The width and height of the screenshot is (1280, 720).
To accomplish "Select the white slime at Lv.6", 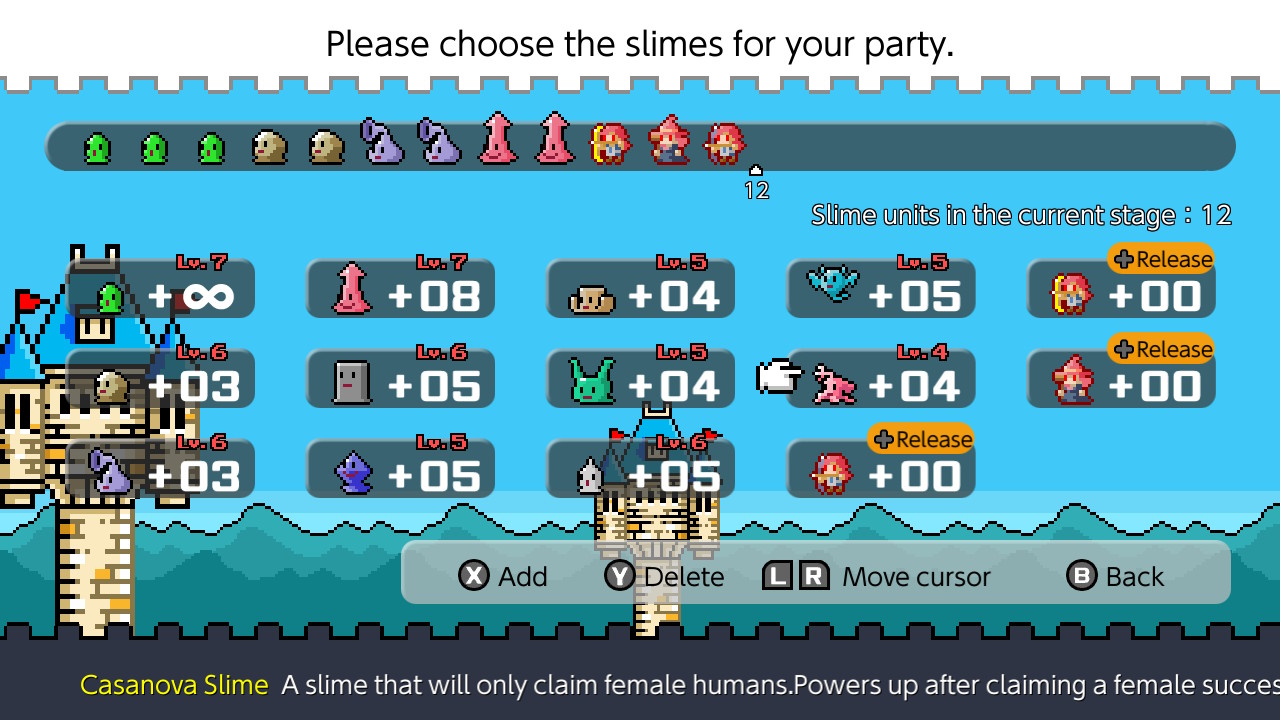I will [640, 470].
